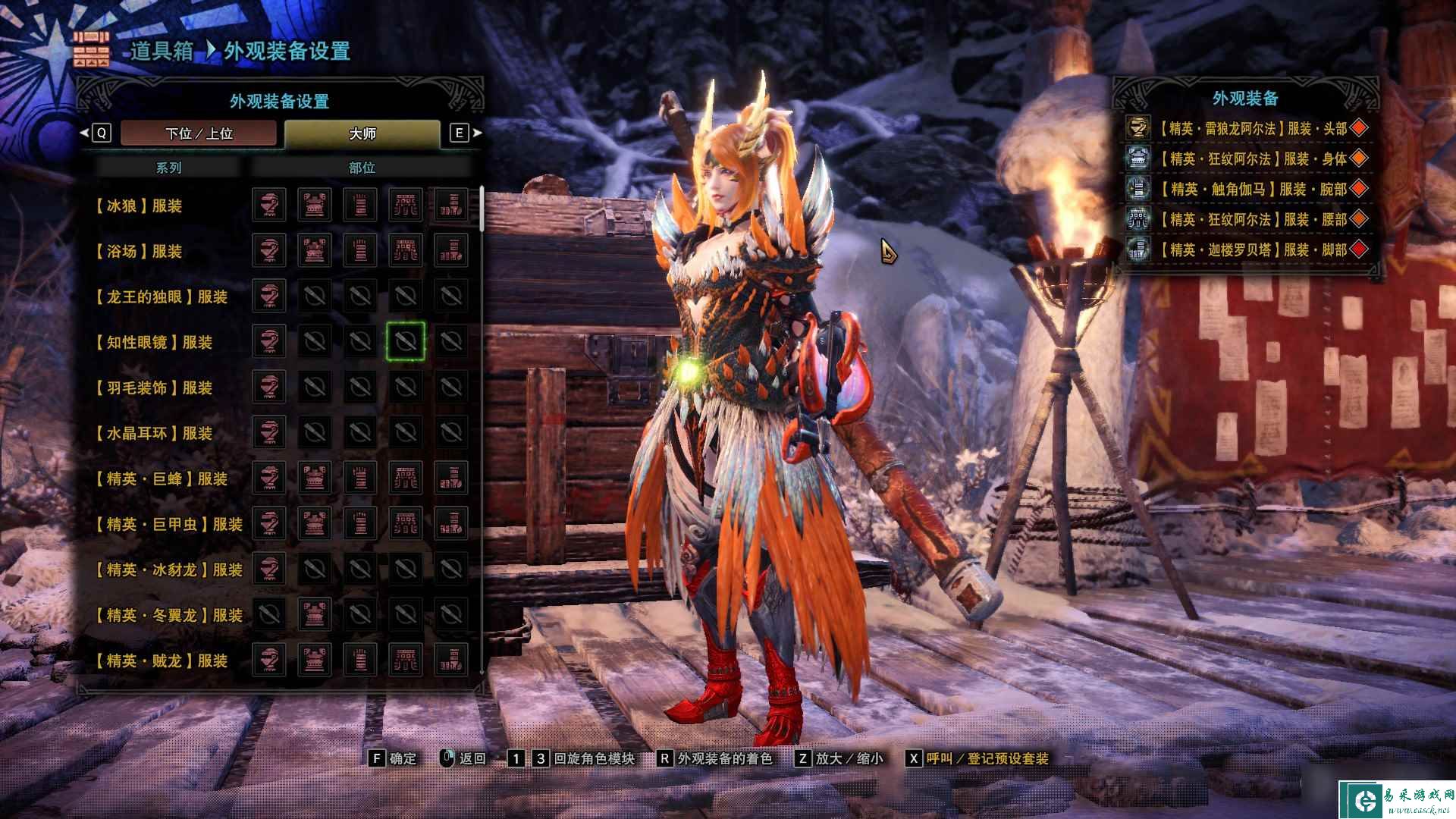Select the 大师 rank tab
Image resolution: width=1456 pixels, height=819 pixels.
362,133
